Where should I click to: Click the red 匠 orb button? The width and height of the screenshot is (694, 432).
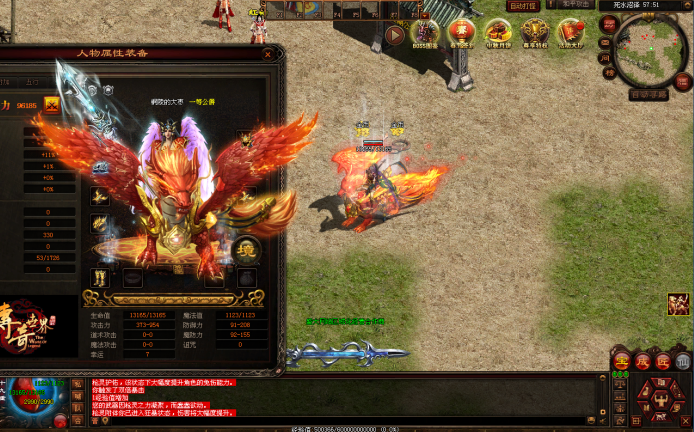[663, 361]
